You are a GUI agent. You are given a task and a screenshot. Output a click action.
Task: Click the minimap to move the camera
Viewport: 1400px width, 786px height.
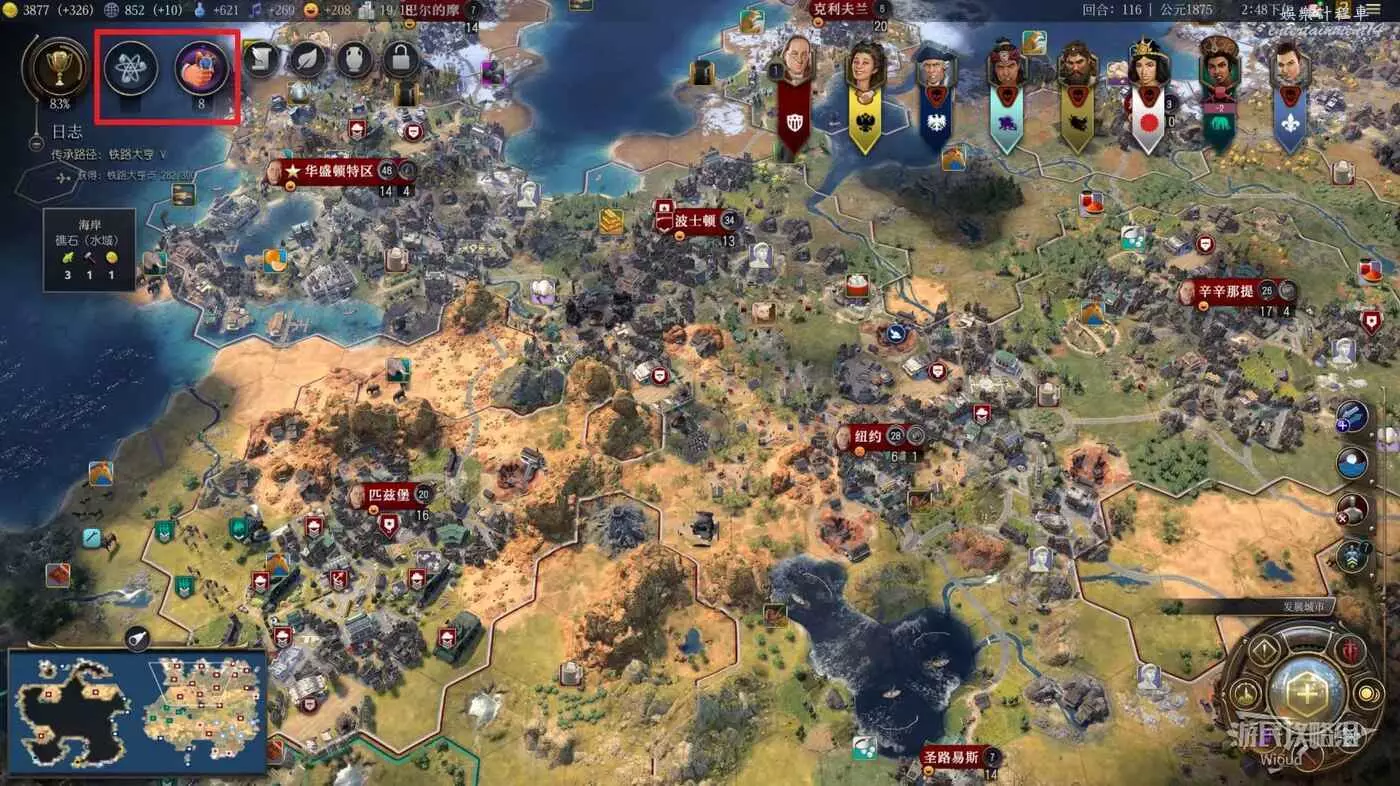tap(137, 707)
